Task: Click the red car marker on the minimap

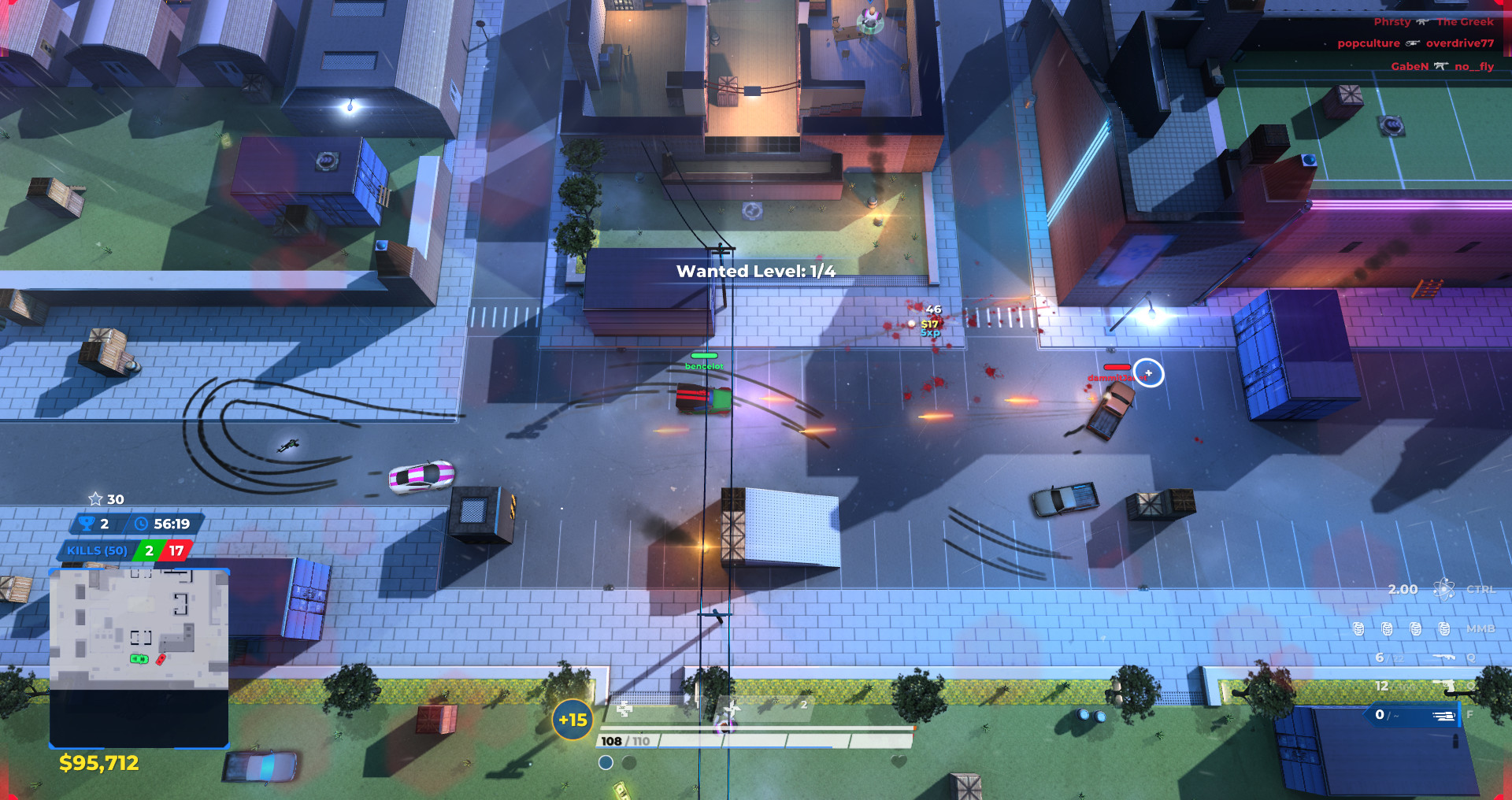Action: [x=161, y=659]
